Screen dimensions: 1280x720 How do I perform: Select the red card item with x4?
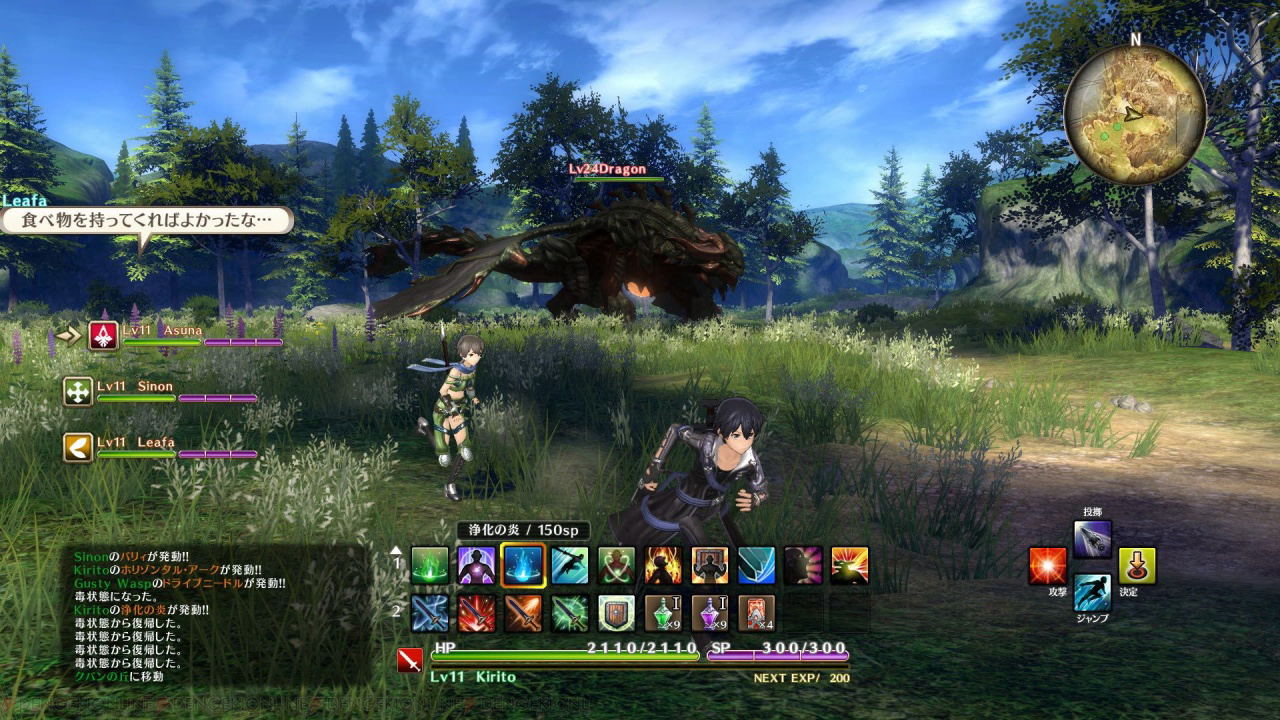pyautogui.click(x=757, y=612)
